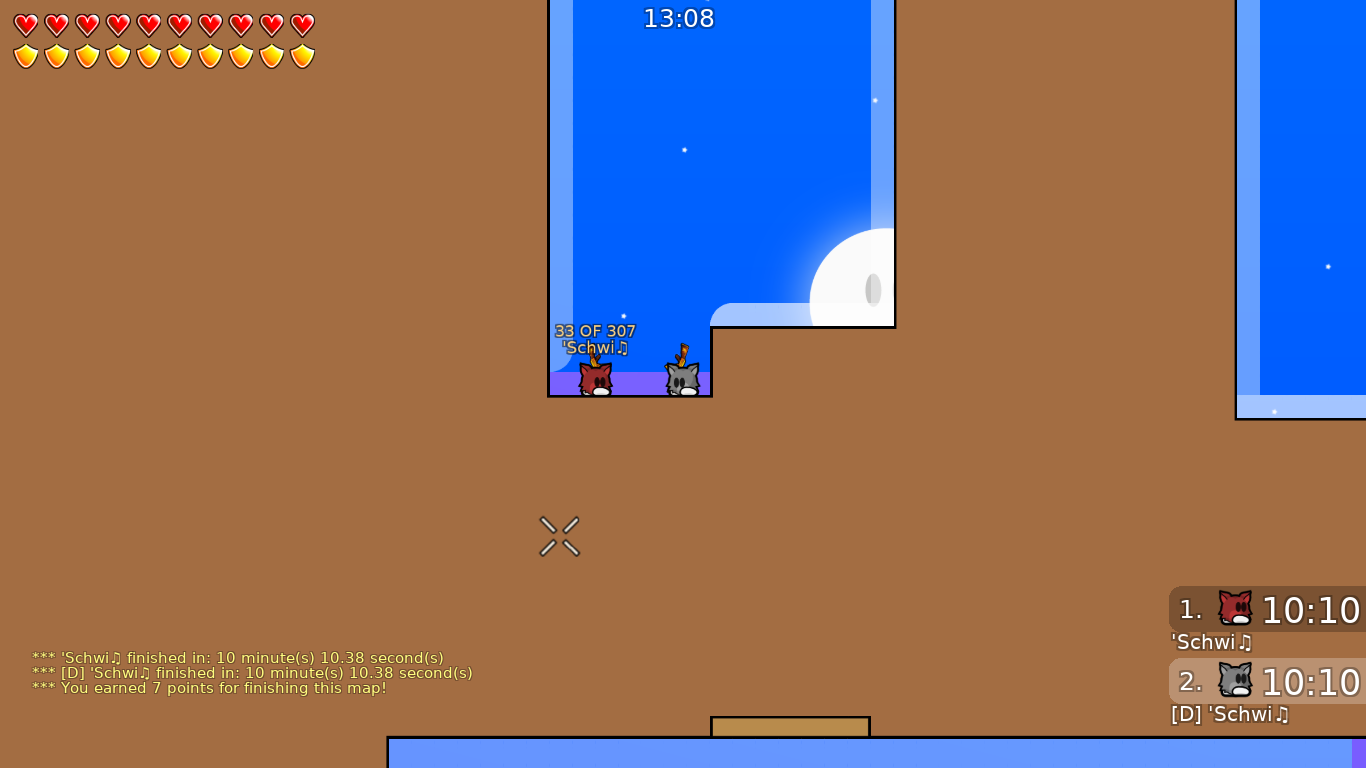This screenshot has height=768, width=1366.
Task: Click the 13:08 race timer at the top
Action: tap(679, 17)
